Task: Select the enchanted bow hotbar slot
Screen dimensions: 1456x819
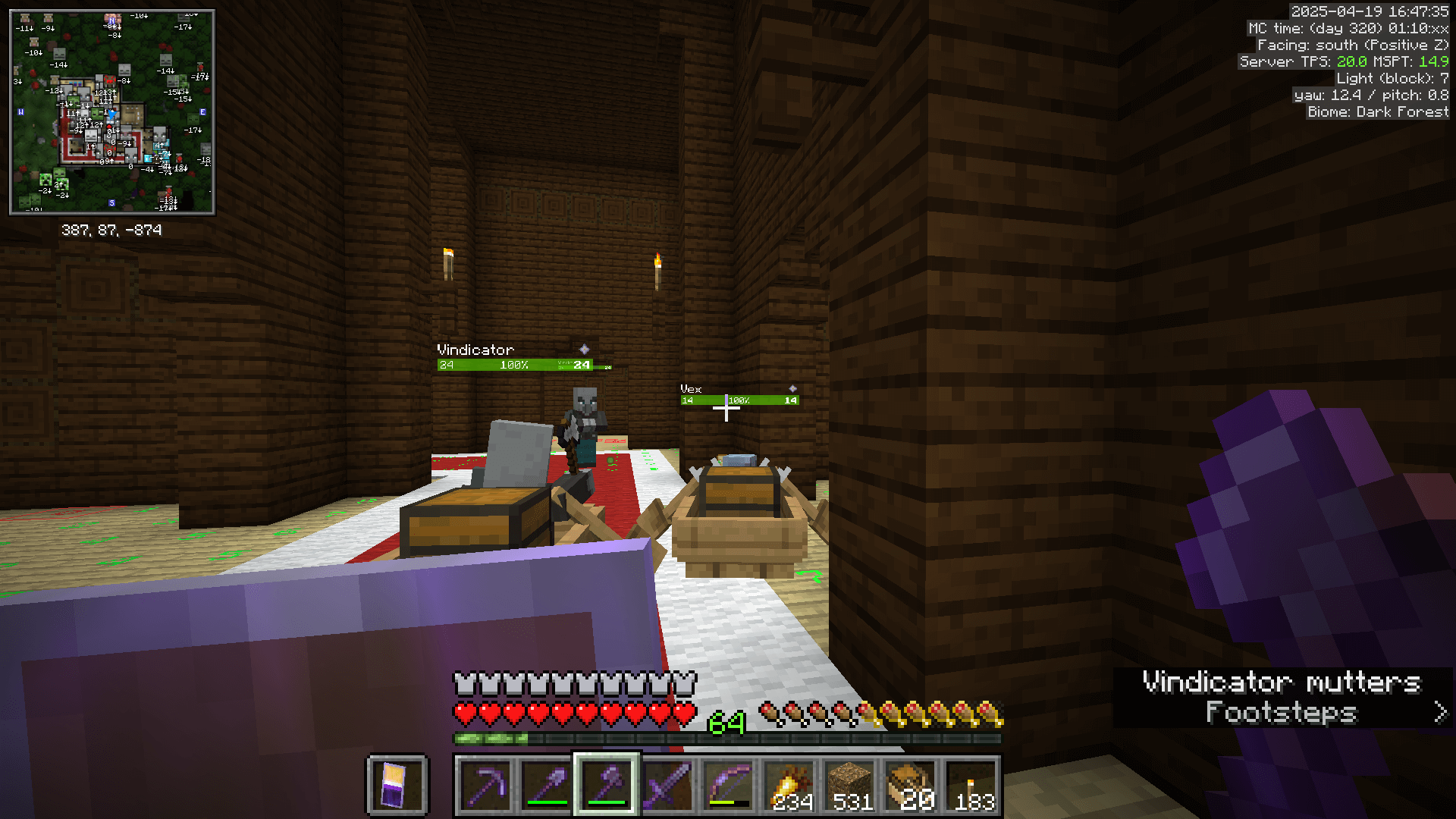Action: [x=726, y=785]
